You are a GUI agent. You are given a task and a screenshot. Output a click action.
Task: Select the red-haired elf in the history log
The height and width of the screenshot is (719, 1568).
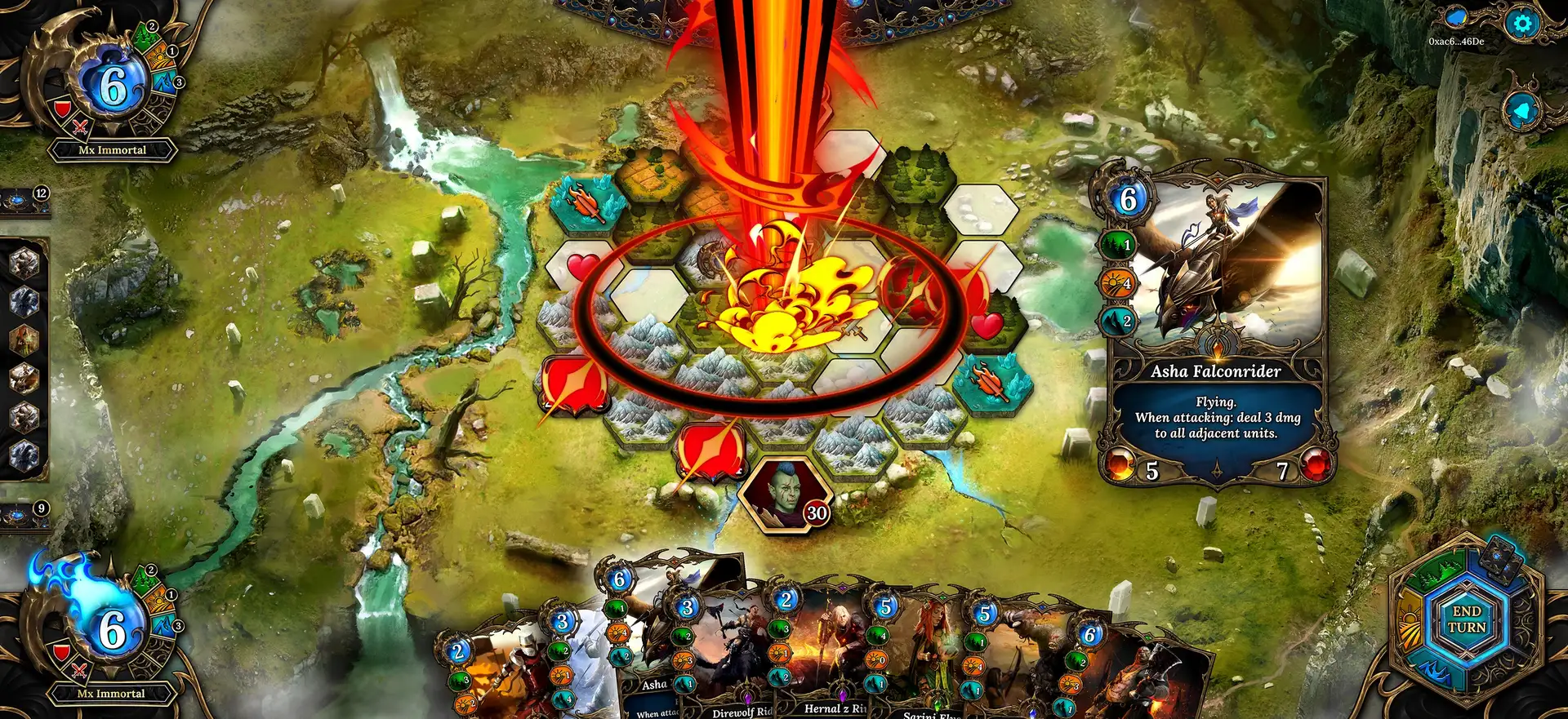pos(24,340)
